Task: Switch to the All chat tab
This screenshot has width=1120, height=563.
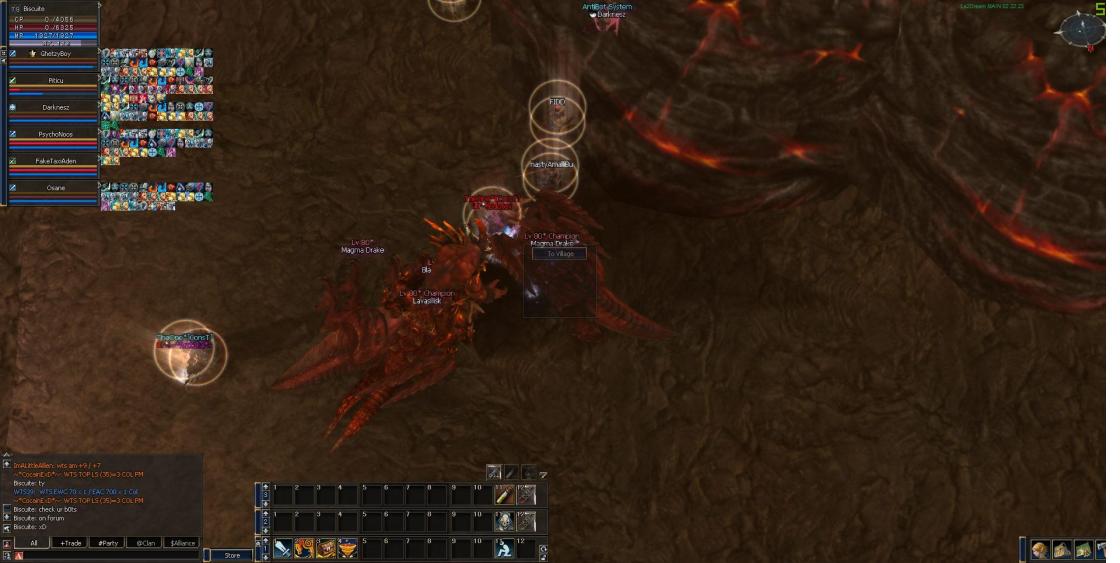Action: click(x=33, y=543)
